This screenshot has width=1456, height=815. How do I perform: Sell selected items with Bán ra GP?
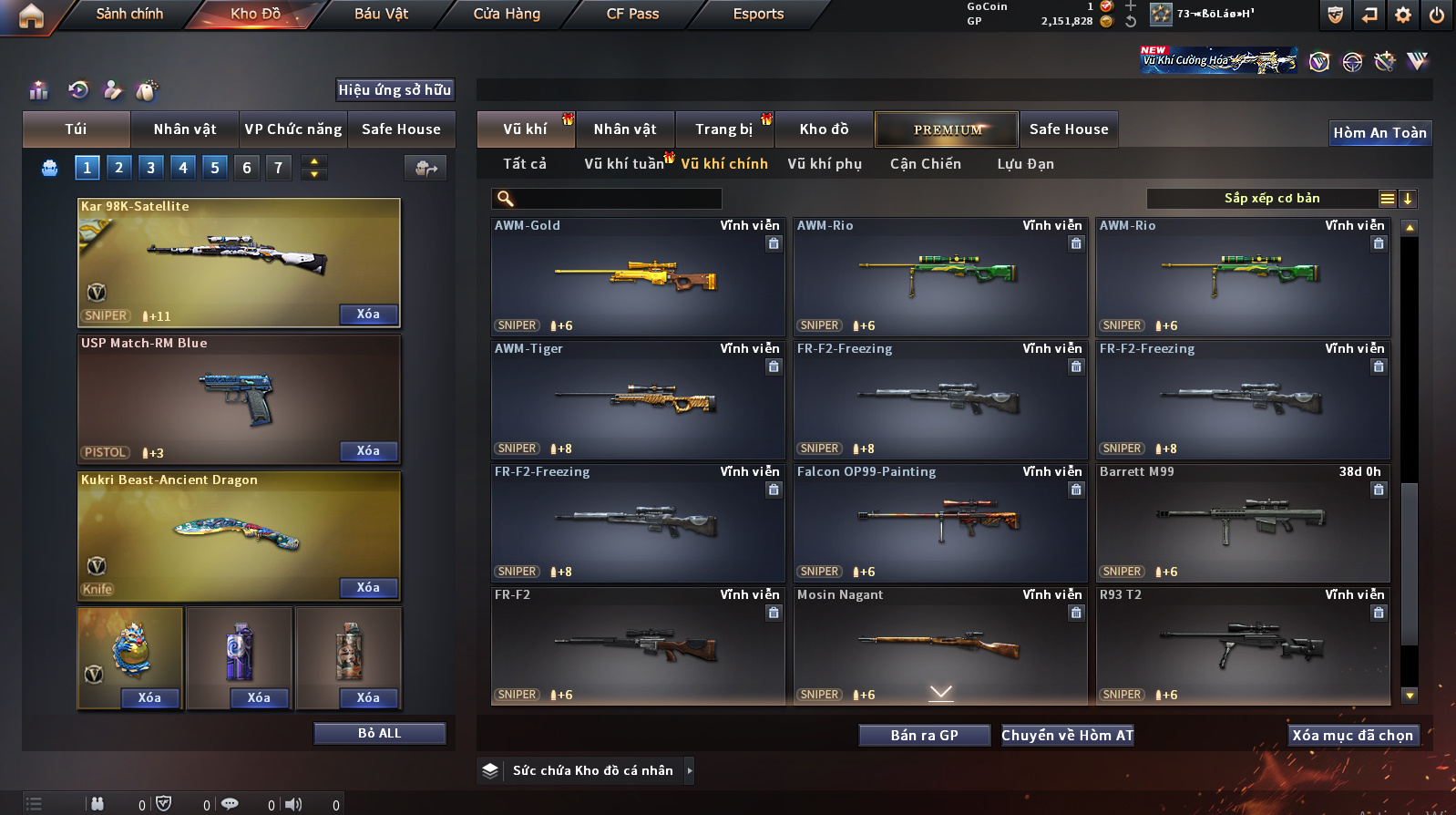[924, 736]
